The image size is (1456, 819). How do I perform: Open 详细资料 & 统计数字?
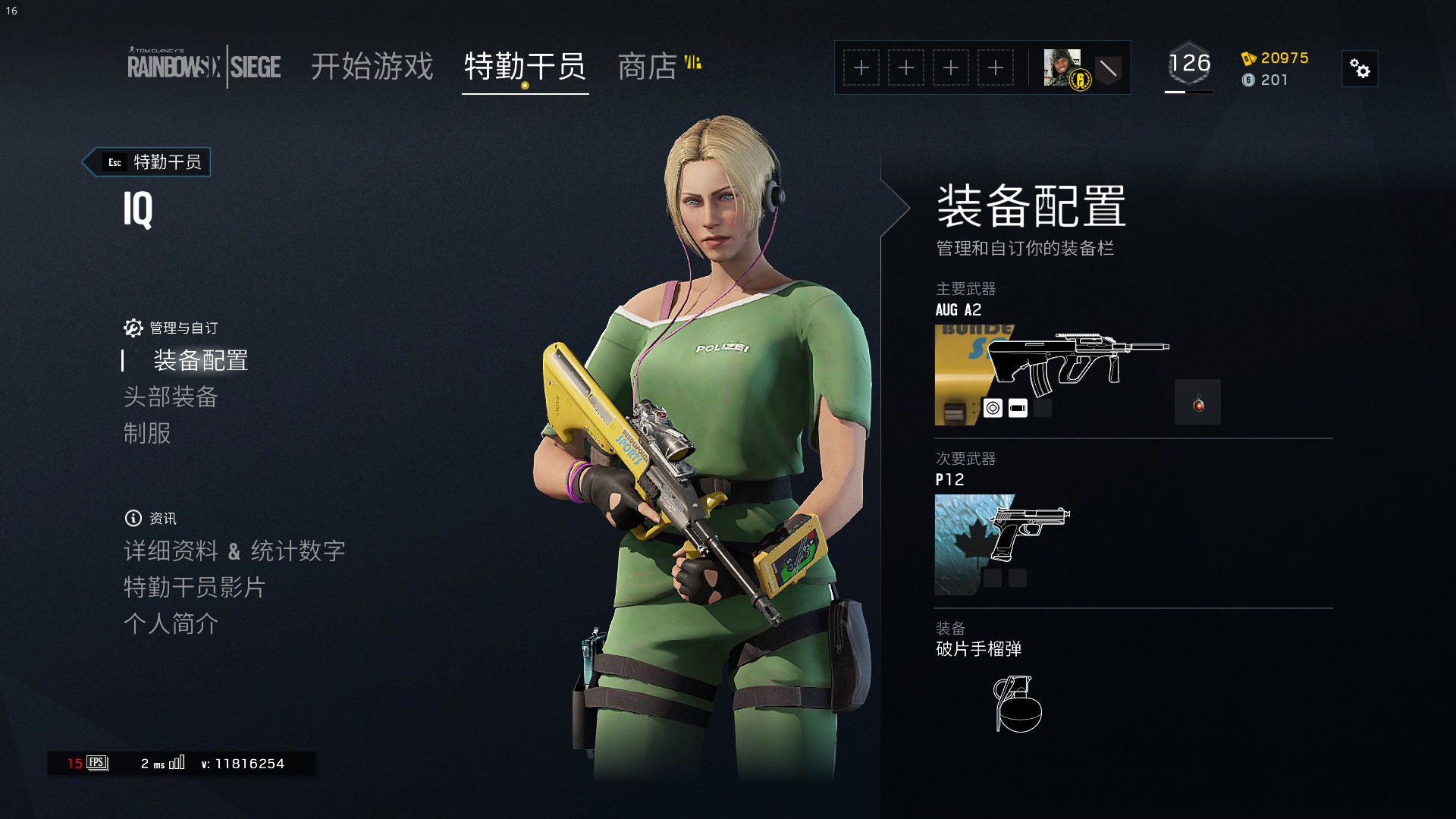(235, 551)
